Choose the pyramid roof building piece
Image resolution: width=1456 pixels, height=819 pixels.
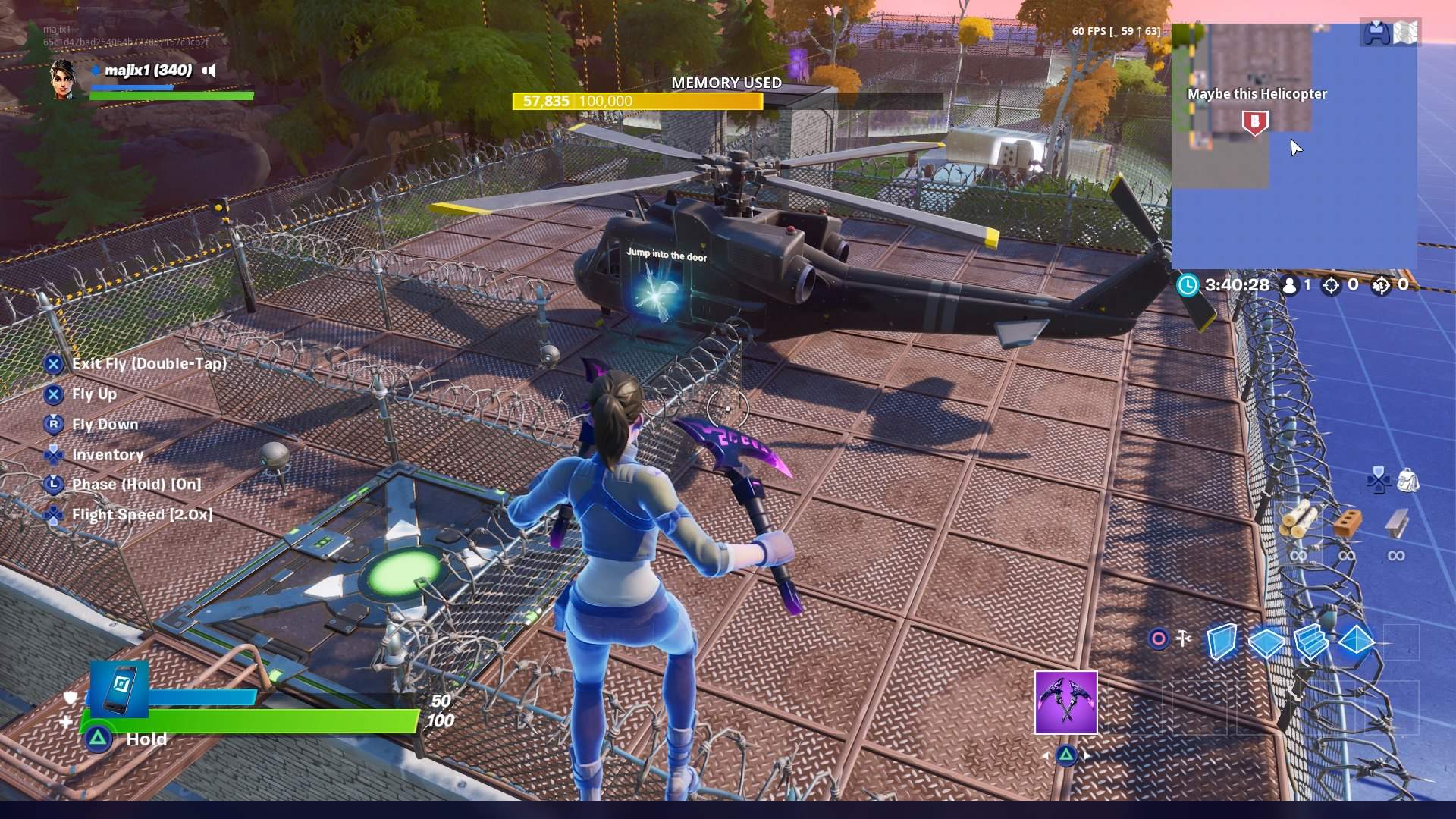pyautogui.click(x=1356, y=642)
